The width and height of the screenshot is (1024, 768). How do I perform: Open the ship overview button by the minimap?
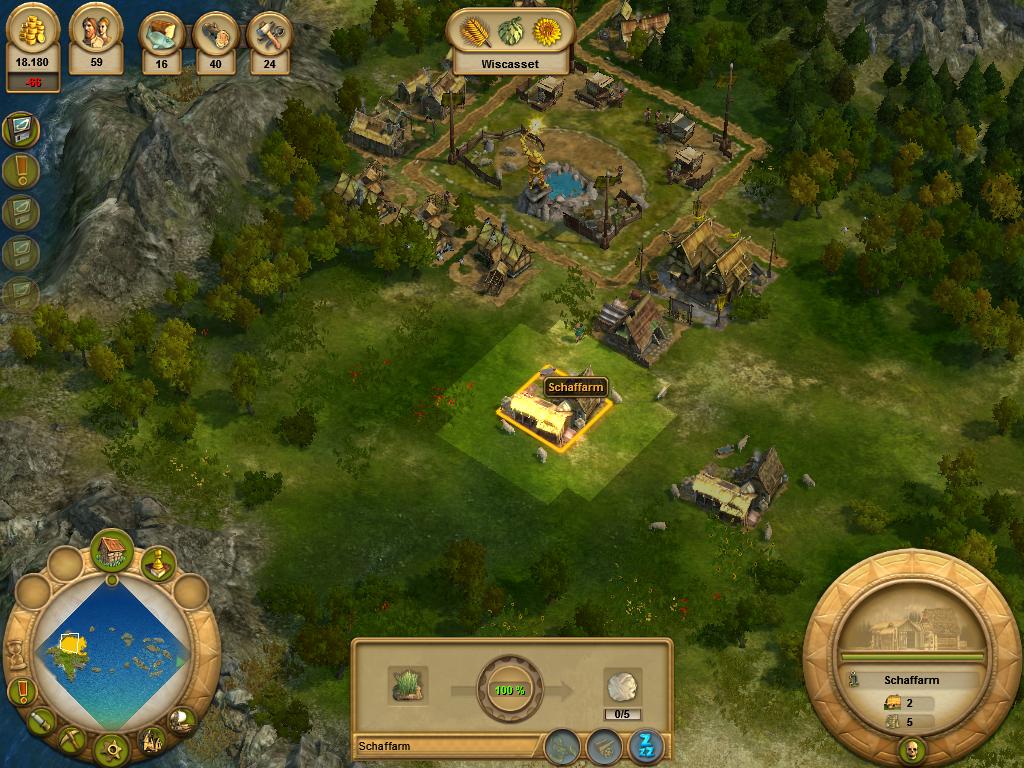pos(183,718)
